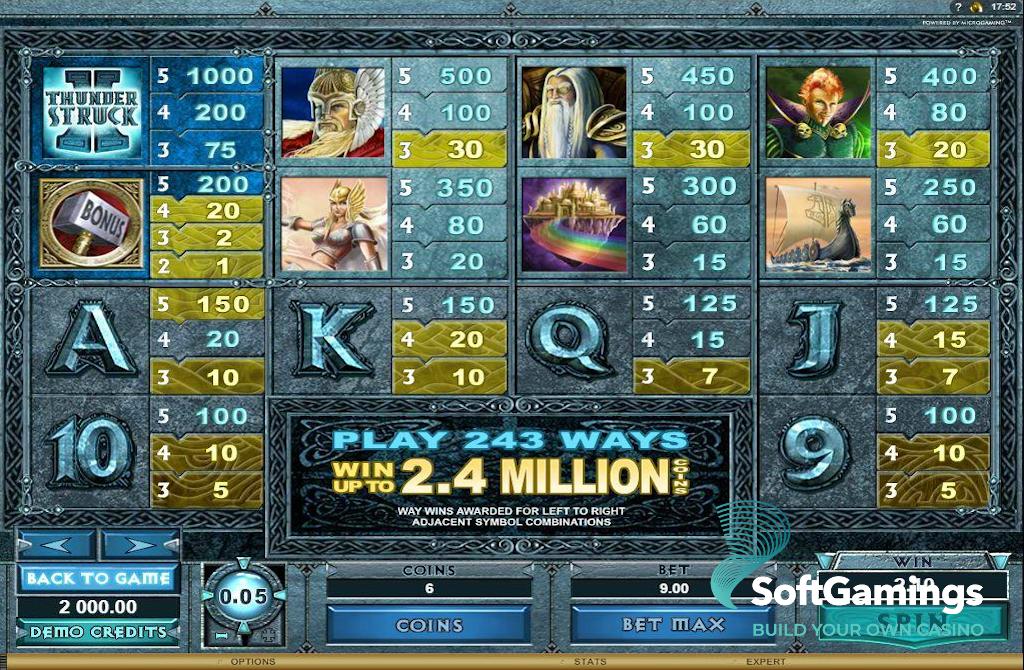Open the Stats panel
The image size is (1024, 670).
click(590, 662)
